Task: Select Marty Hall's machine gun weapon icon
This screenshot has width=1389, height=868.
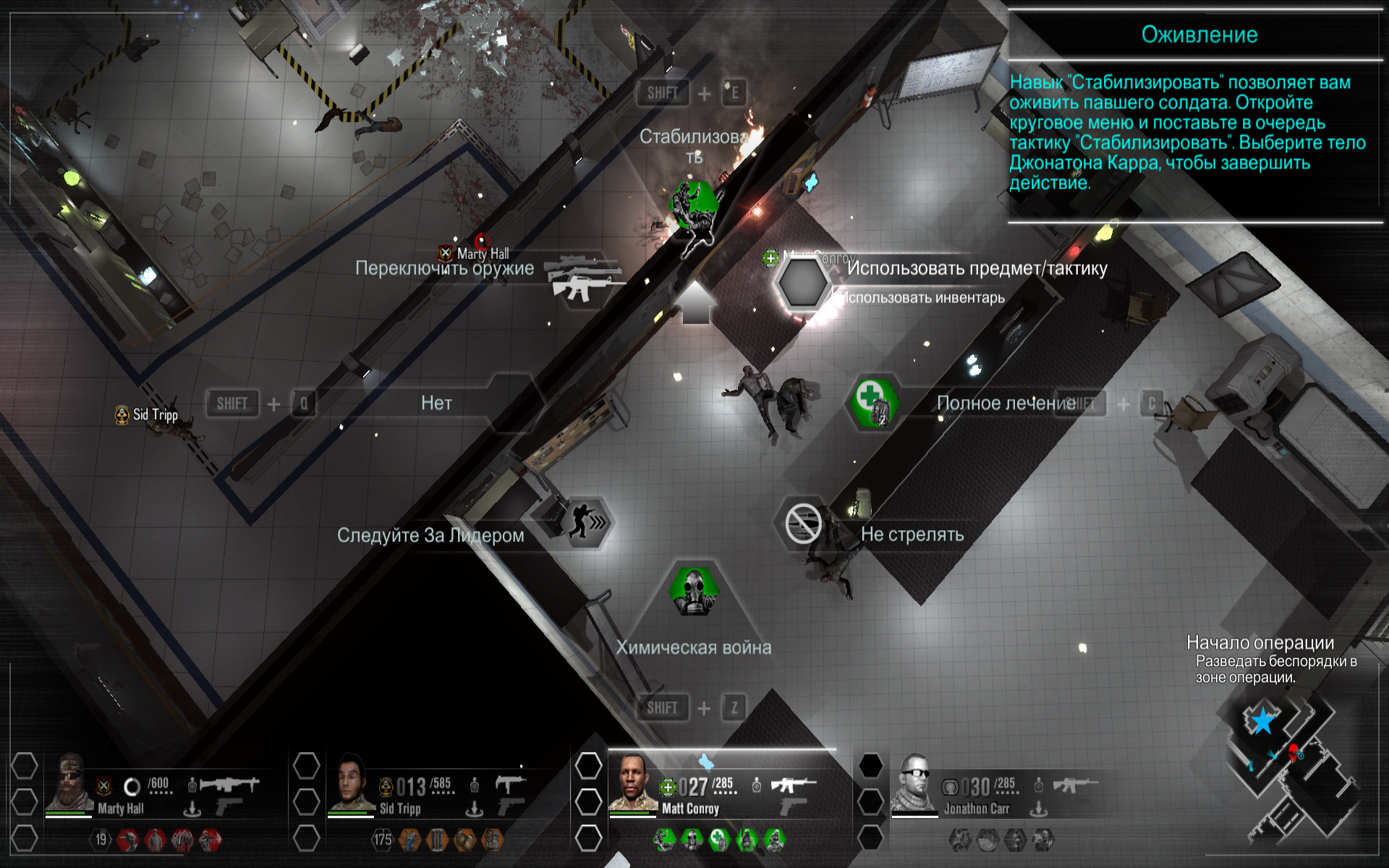Action: click(x=229, y=784)
